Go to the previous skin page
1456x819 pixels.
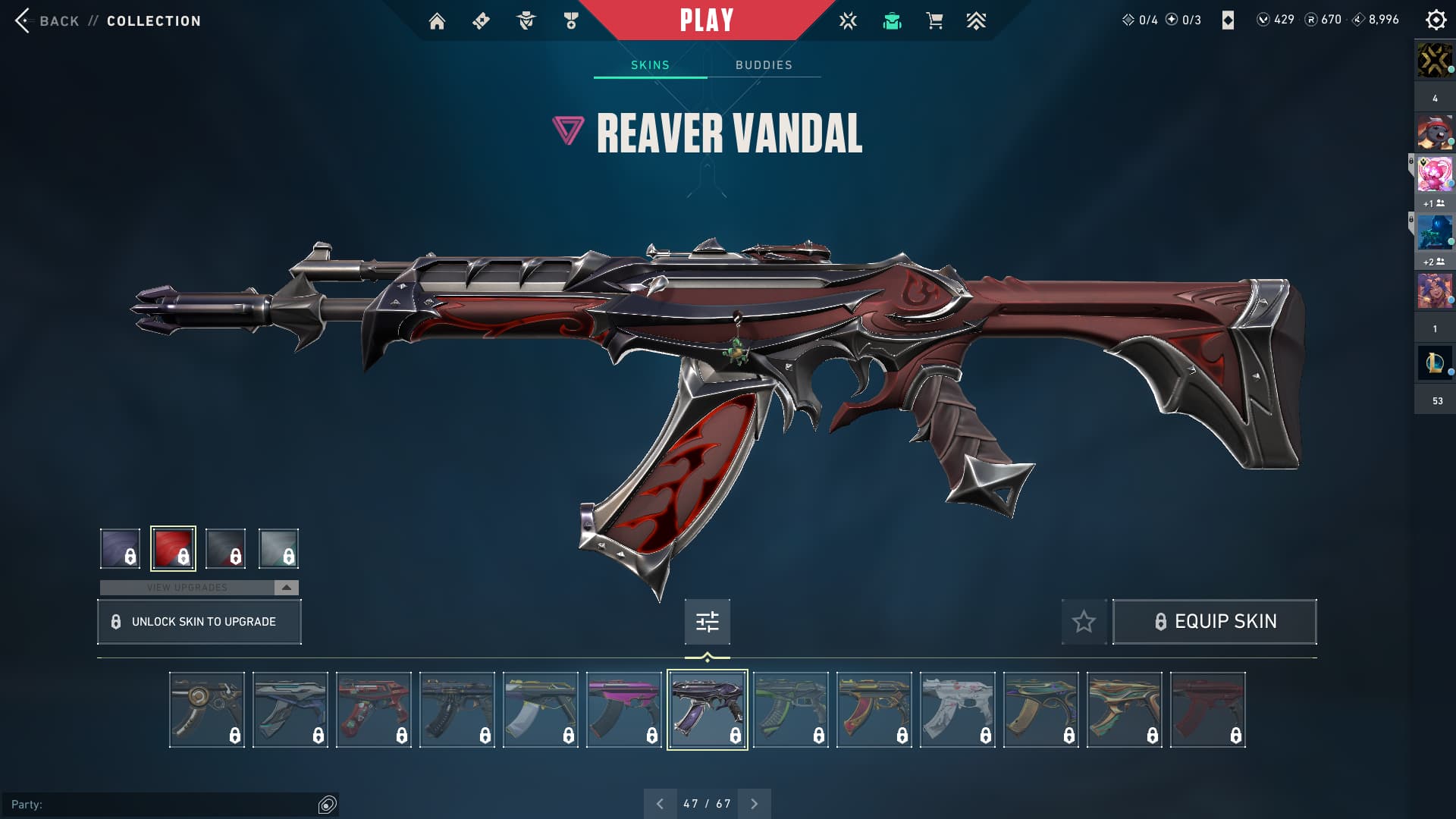(660, 804)
